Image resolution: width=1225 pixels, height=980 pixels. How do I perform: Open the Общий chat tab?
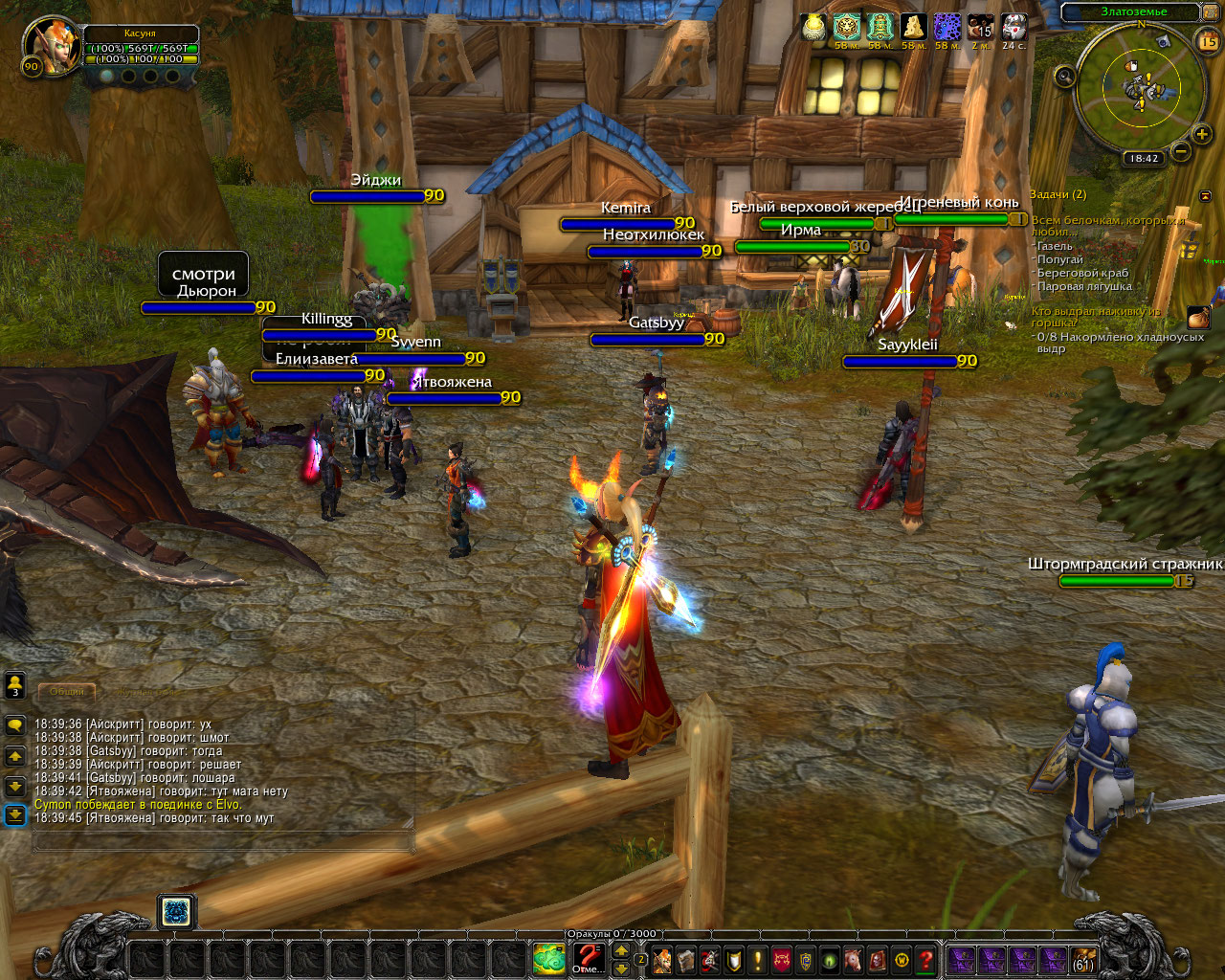[x=67, y=691]
